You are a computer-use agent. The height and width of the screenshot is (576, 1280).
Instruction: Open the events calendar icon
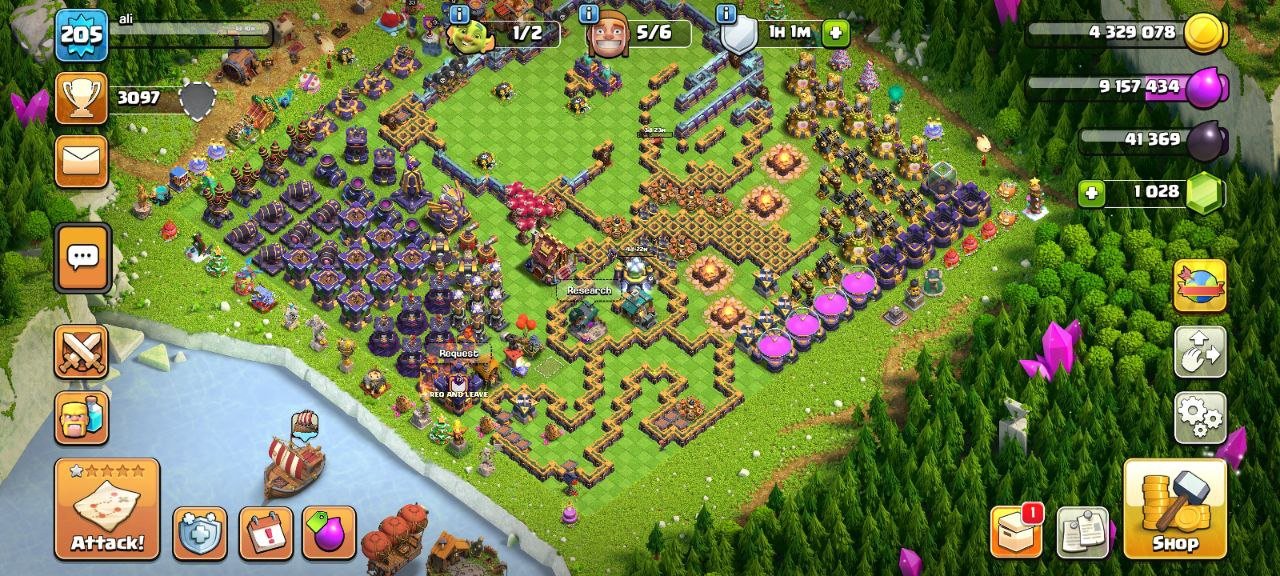pyautogui.click(x=266, y=533)
